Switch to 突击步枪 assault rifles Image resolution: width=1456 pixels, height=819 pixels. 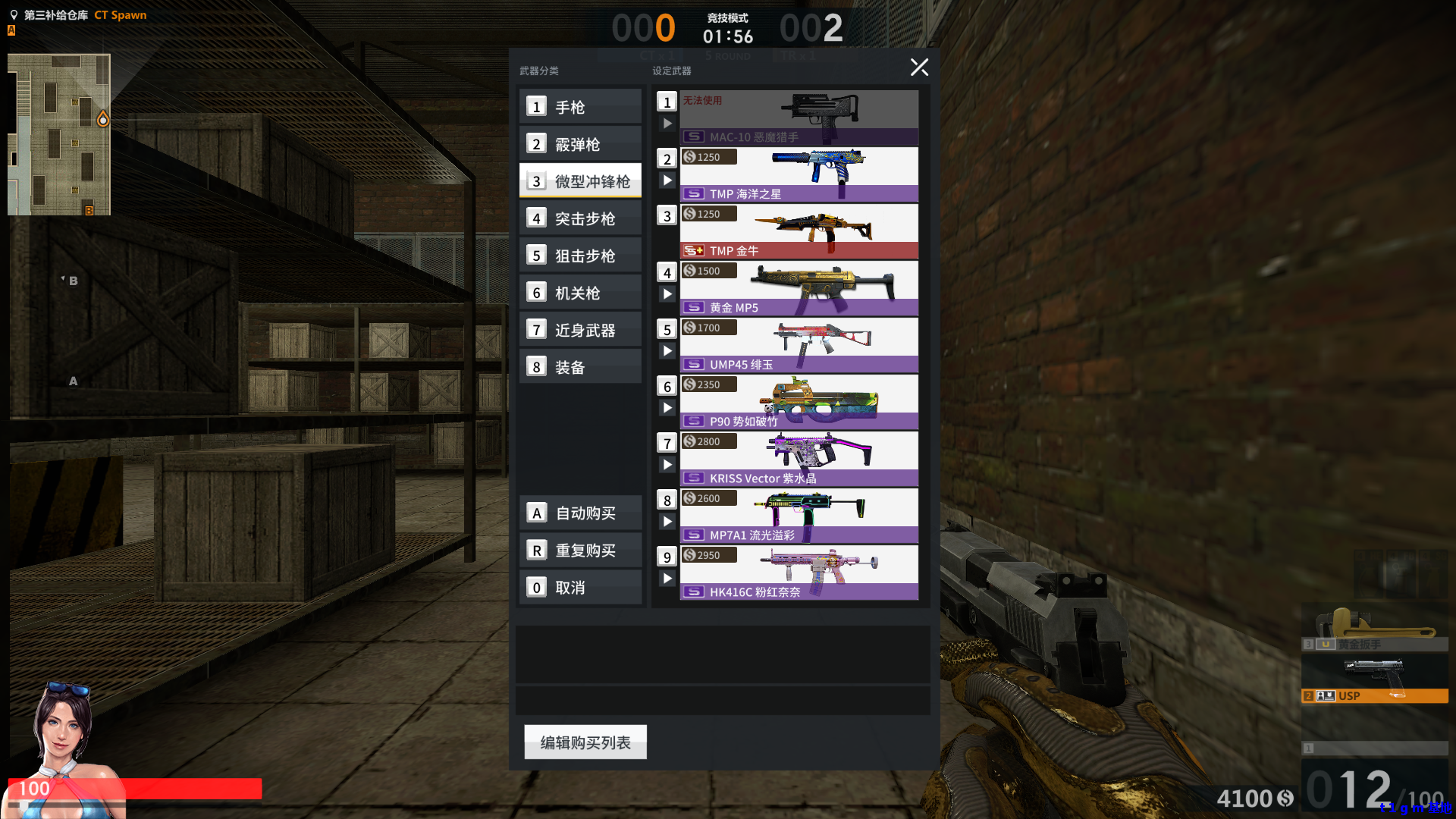pos(580,218)
